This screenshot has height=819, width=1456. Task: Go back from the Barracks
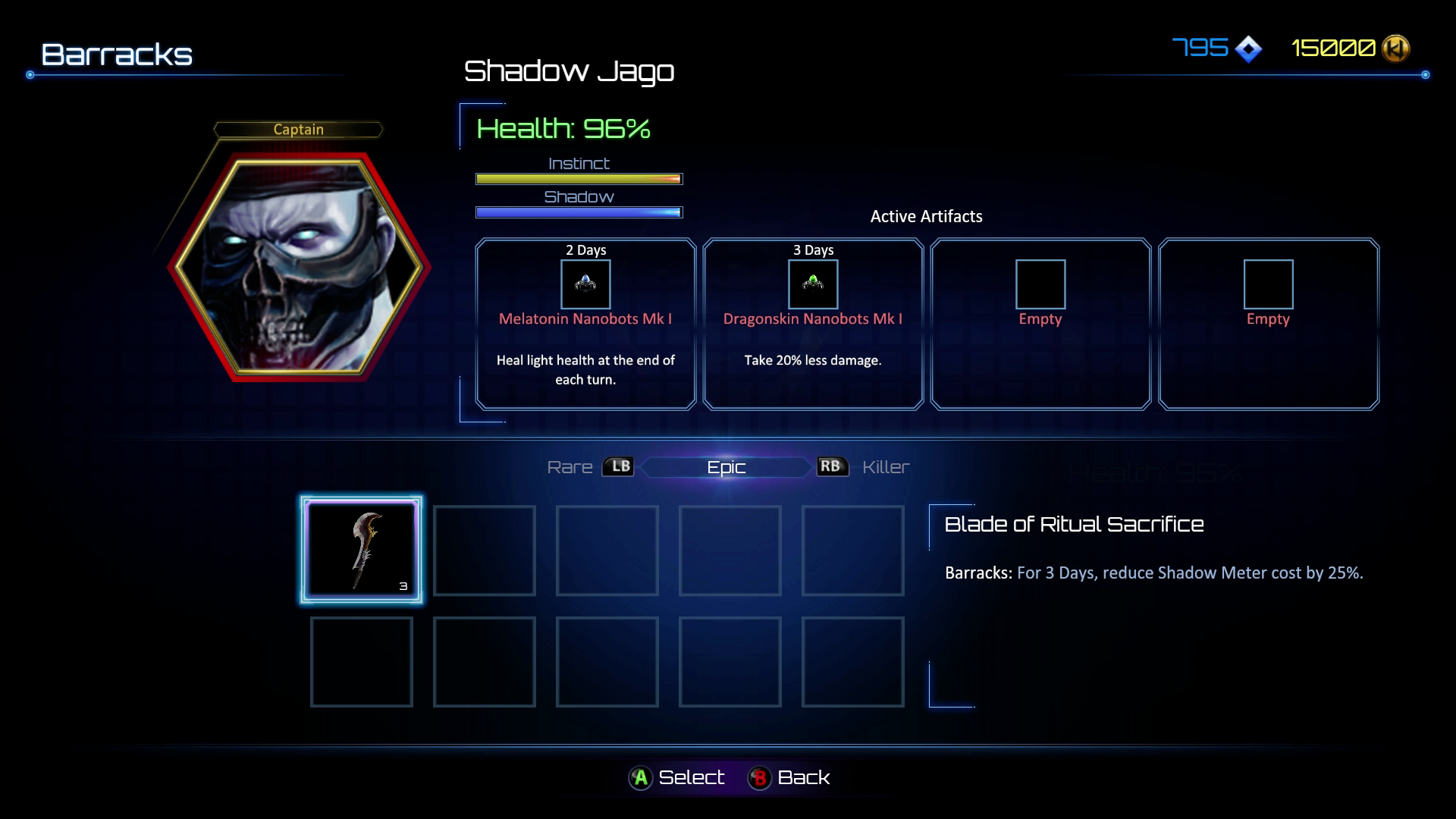[x=789, y=777]
